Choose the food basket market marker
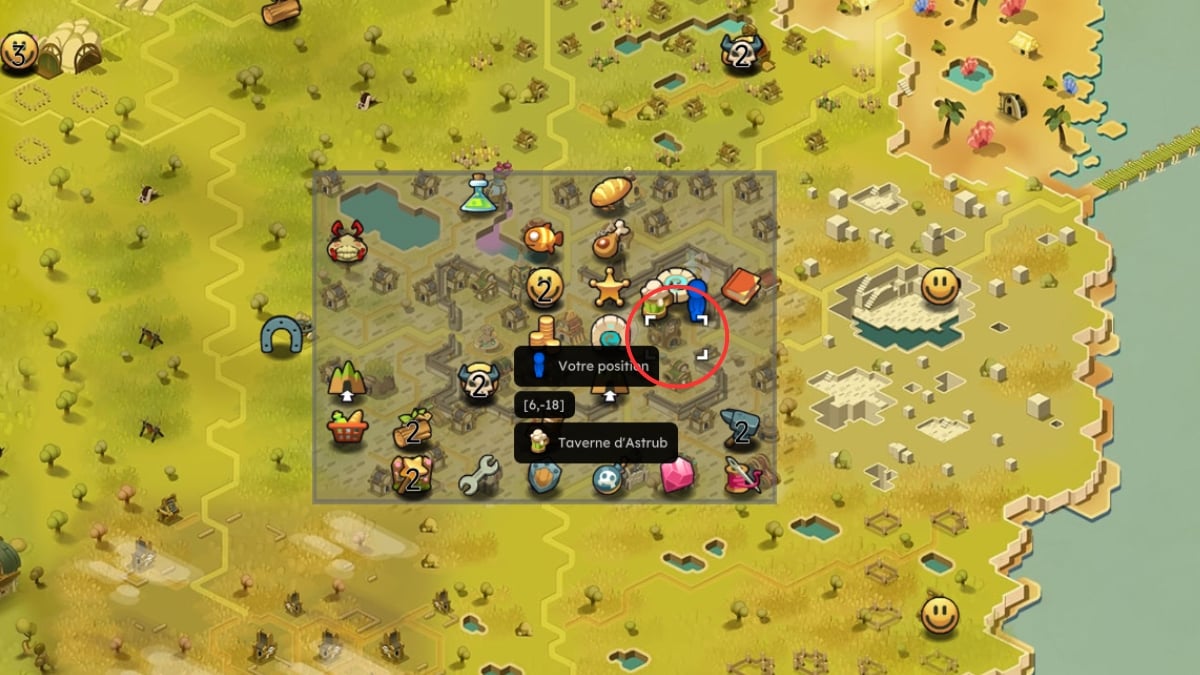This screenshot has height=675, width=1200. click(347, 428)
